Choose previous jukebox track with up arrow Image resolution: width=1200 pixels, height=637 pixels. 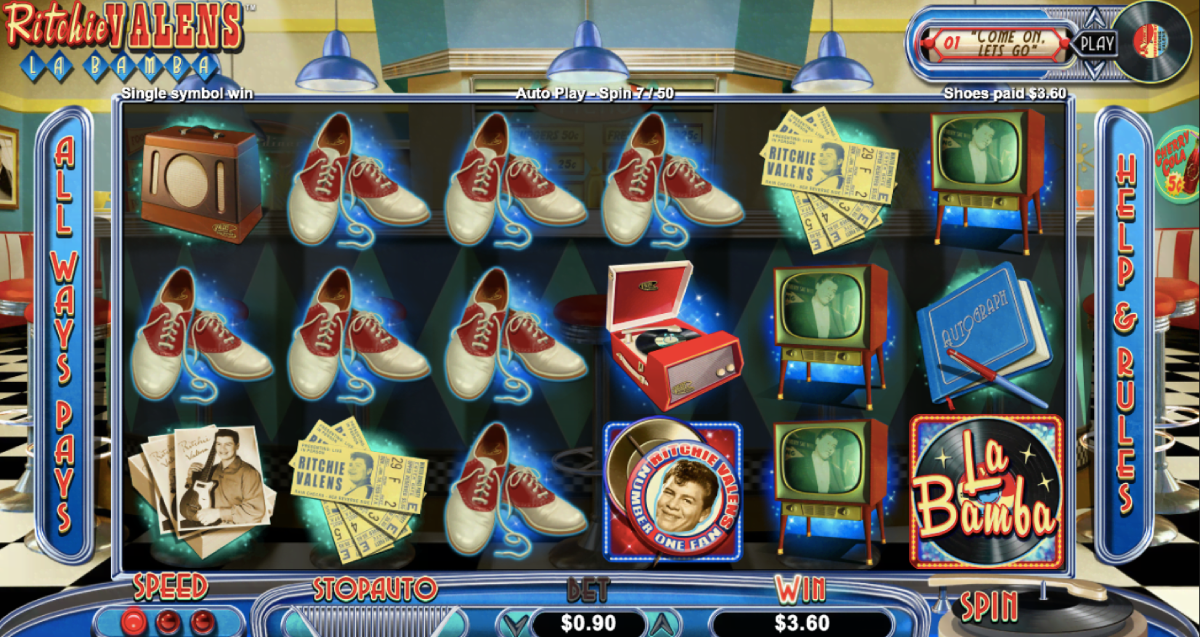(x=1096, y=19)
